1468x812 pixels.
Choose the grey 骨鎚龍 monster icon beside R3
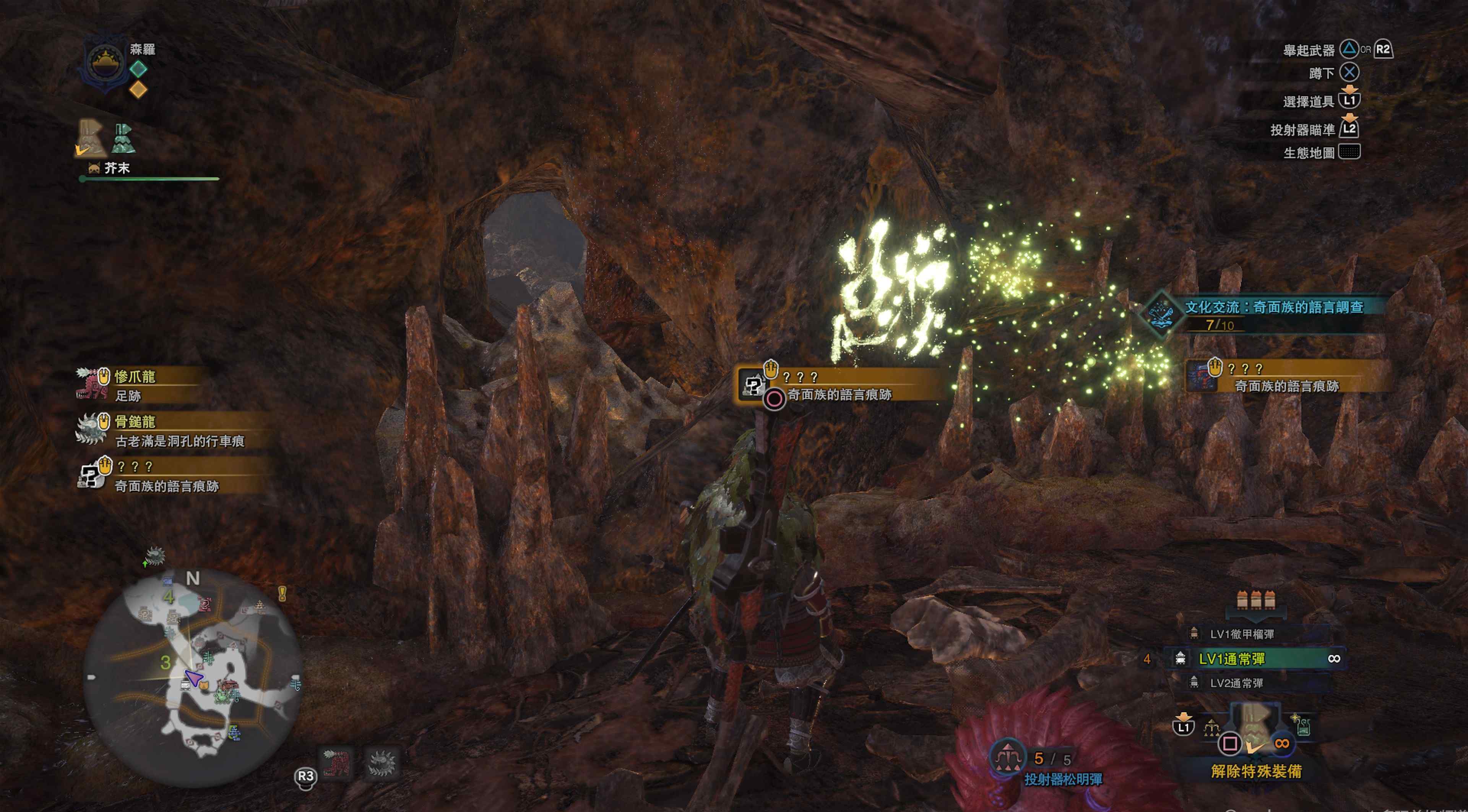pos(381,763)
